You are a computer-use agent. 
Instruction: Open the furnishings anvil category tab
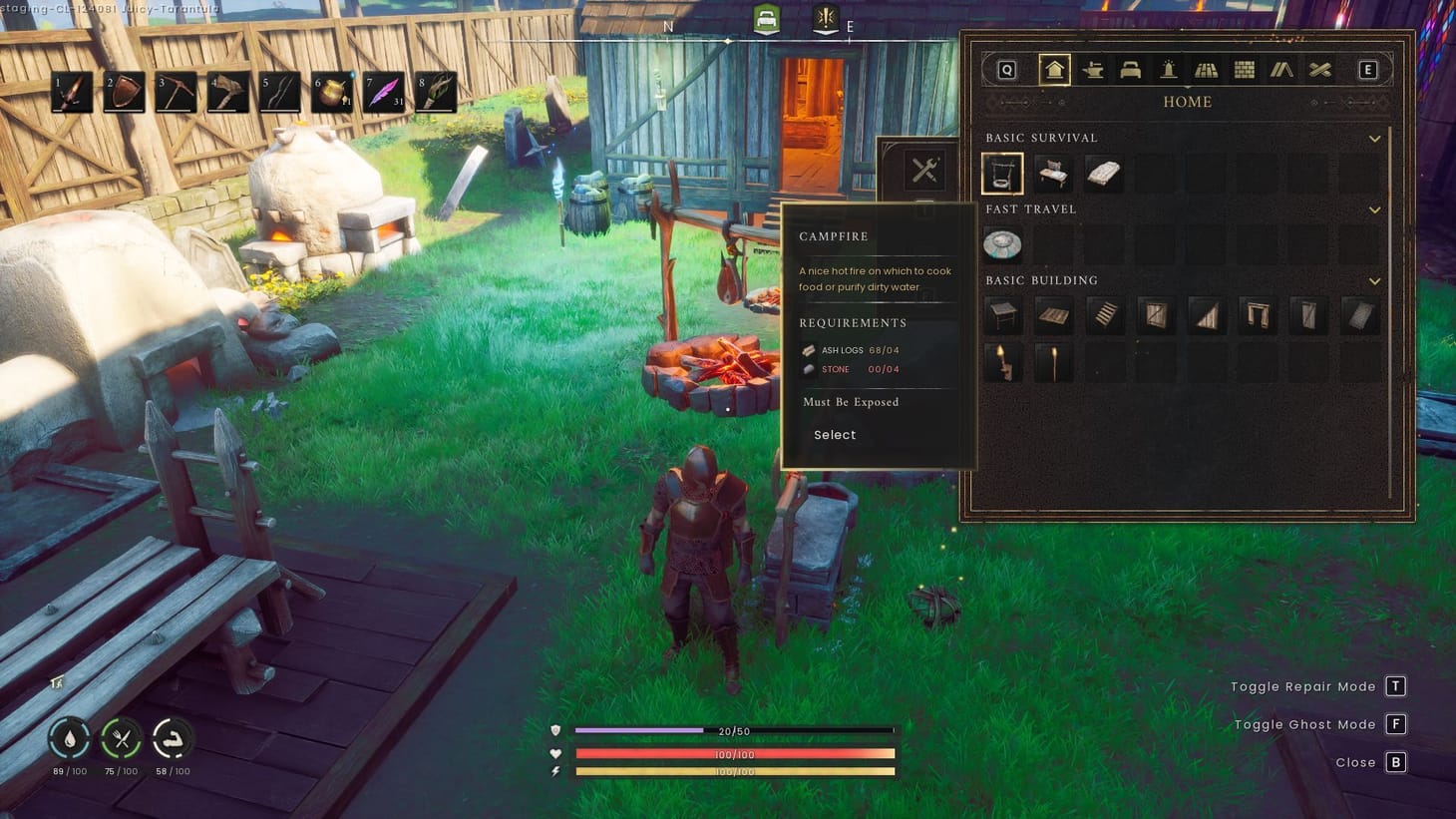pyautogui.click(x=1093, y=69)
